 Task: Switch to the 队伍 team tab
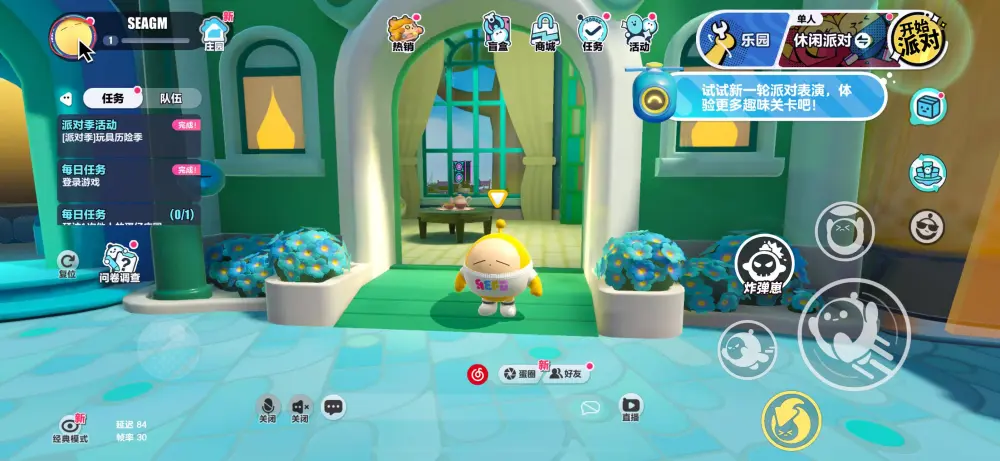click(171, 98)
